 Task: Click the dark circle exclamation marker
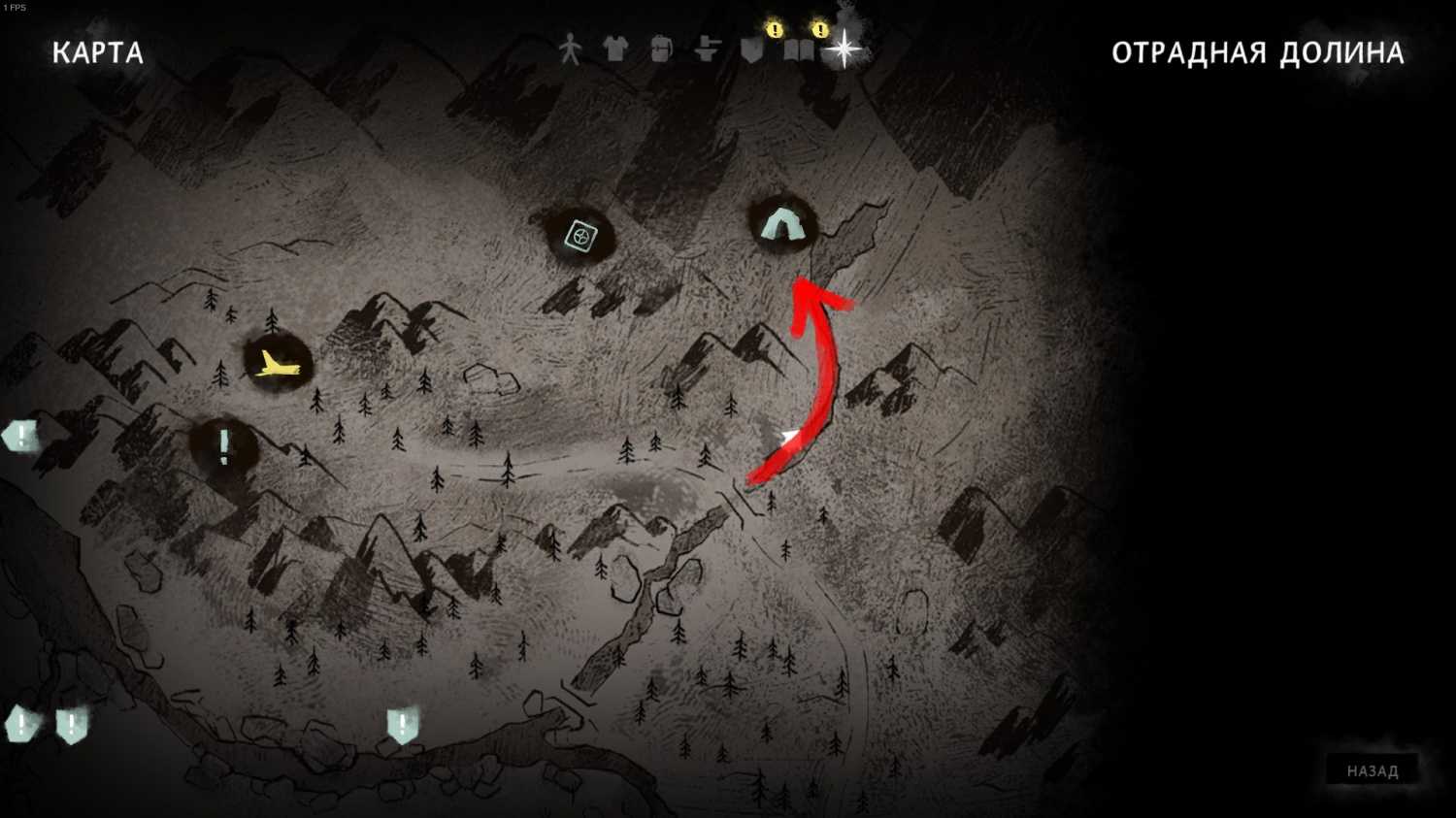pos(224,446)
